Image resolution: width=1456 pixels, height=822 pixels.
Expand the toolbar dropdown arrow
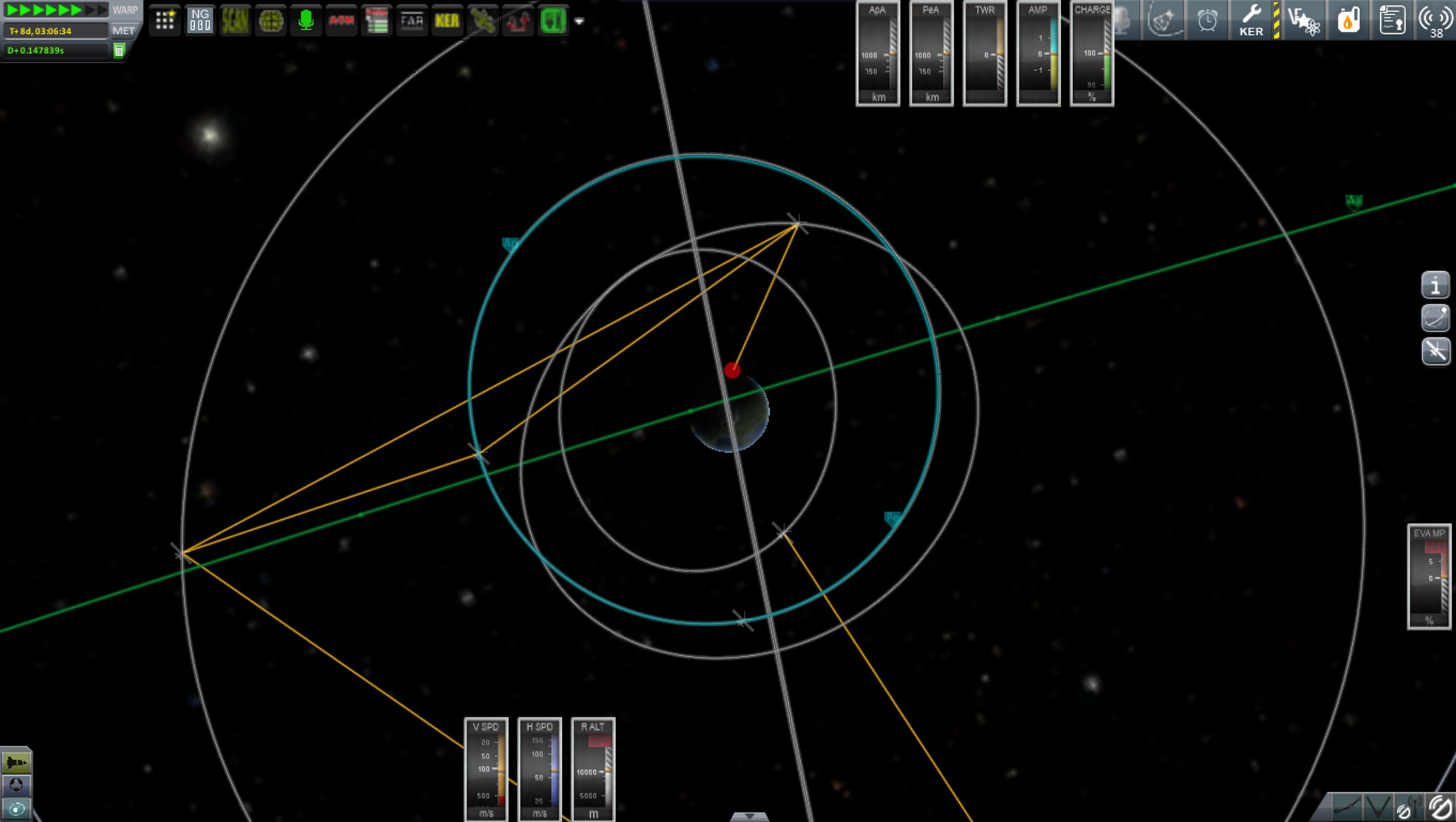coord(579,21)
